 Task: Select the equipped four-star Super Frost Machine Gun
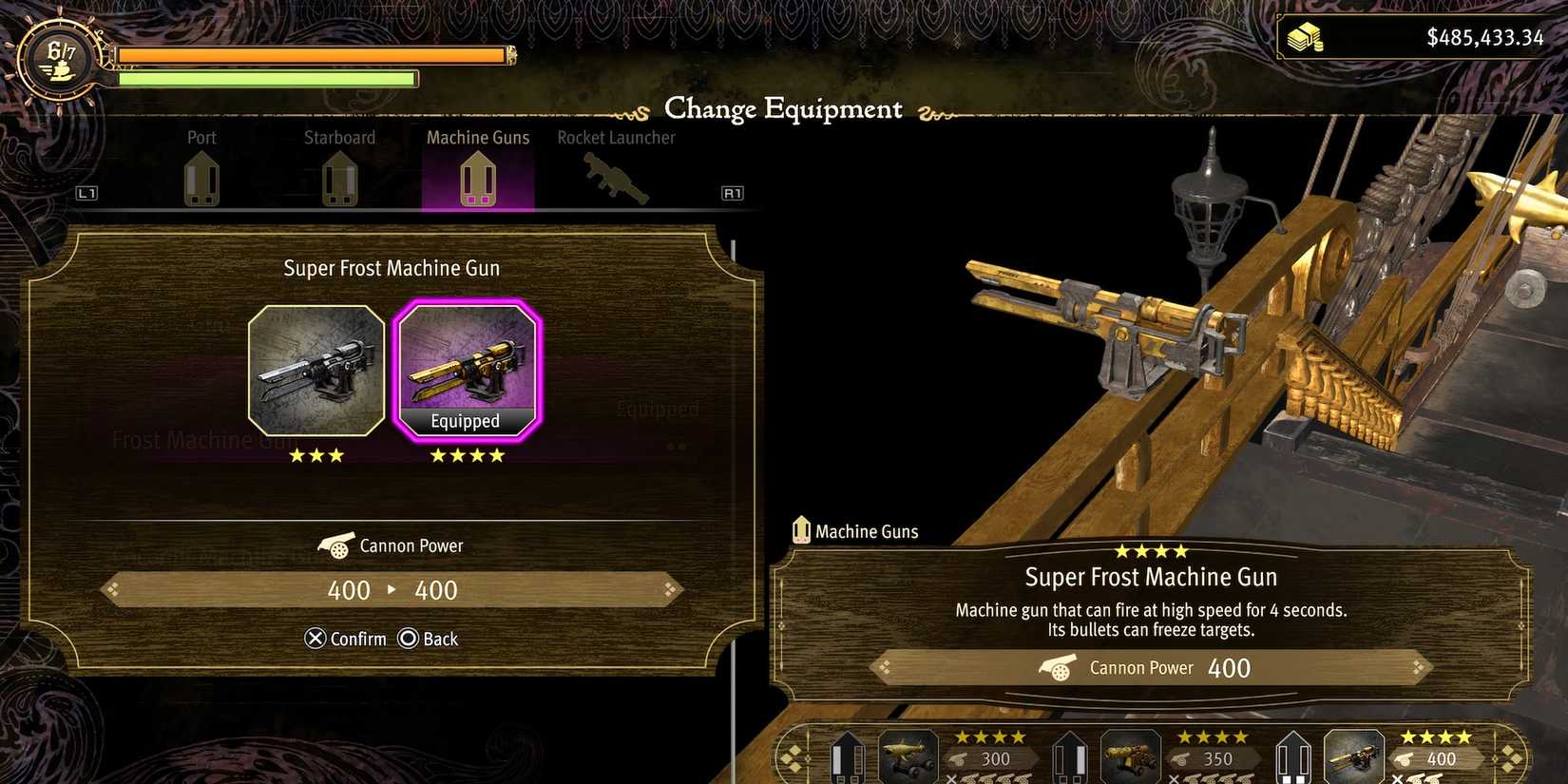[x=468, y=370]
